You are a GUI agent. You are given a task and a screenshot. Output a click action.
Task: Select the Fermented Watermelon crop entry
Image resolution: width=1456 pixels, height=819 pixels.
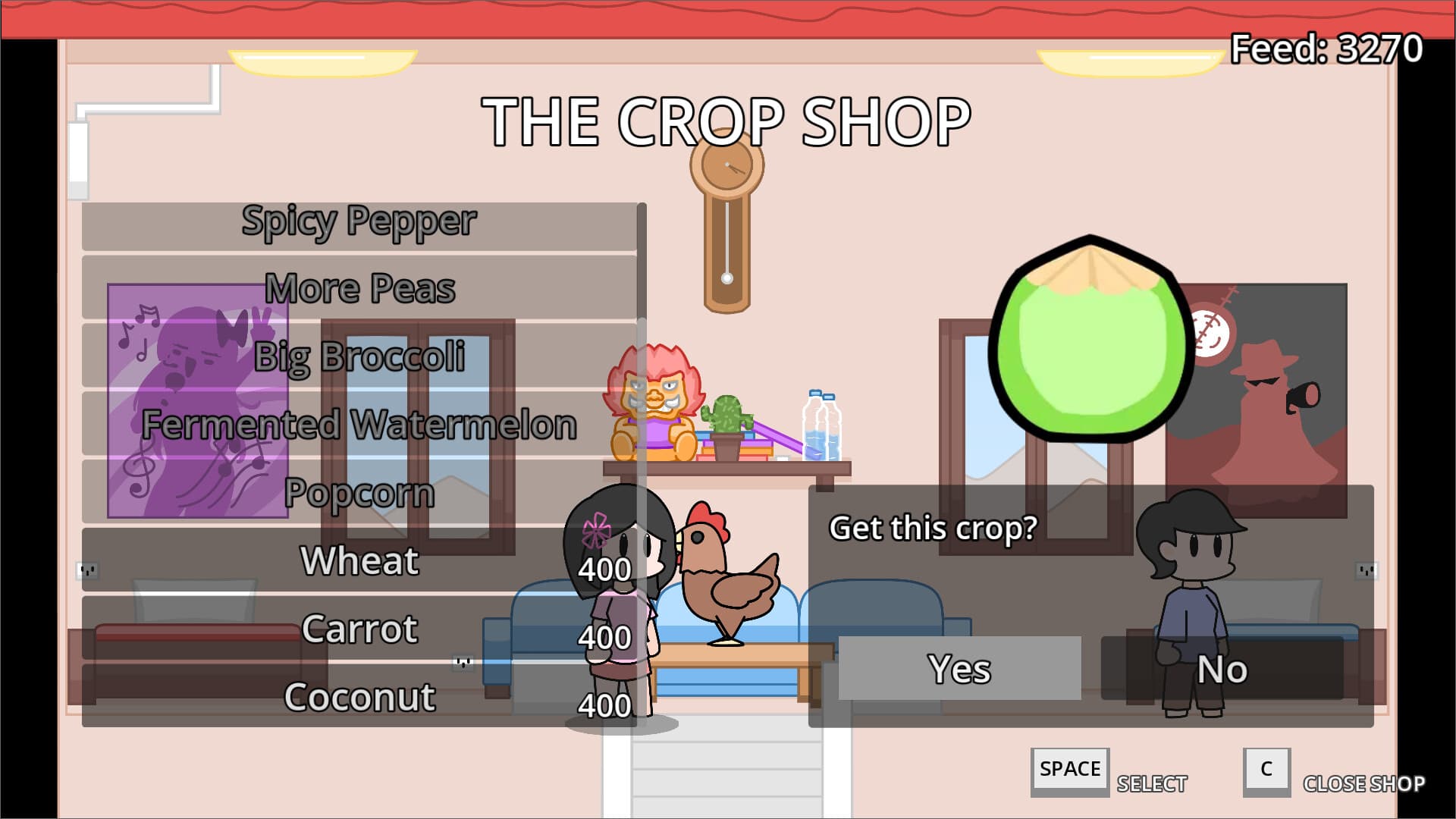click(360, 425)
